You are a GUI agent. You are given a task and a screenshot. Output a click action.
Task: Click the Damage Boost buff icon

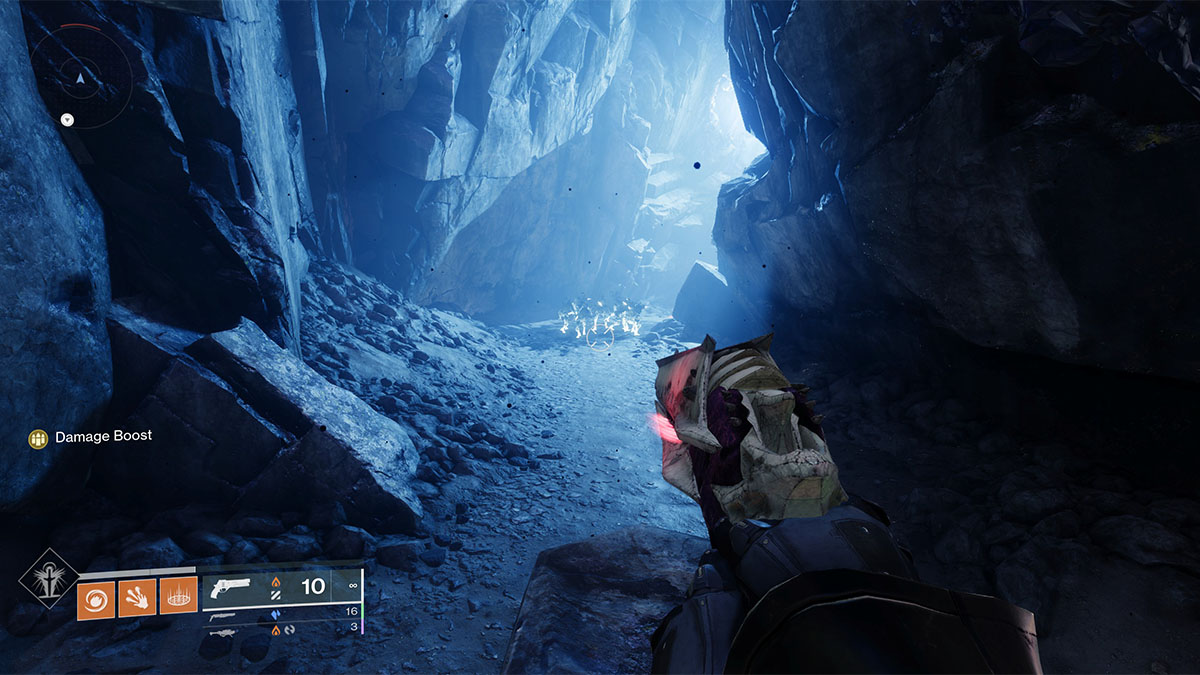pyautogui.click(x=39, y=438)
